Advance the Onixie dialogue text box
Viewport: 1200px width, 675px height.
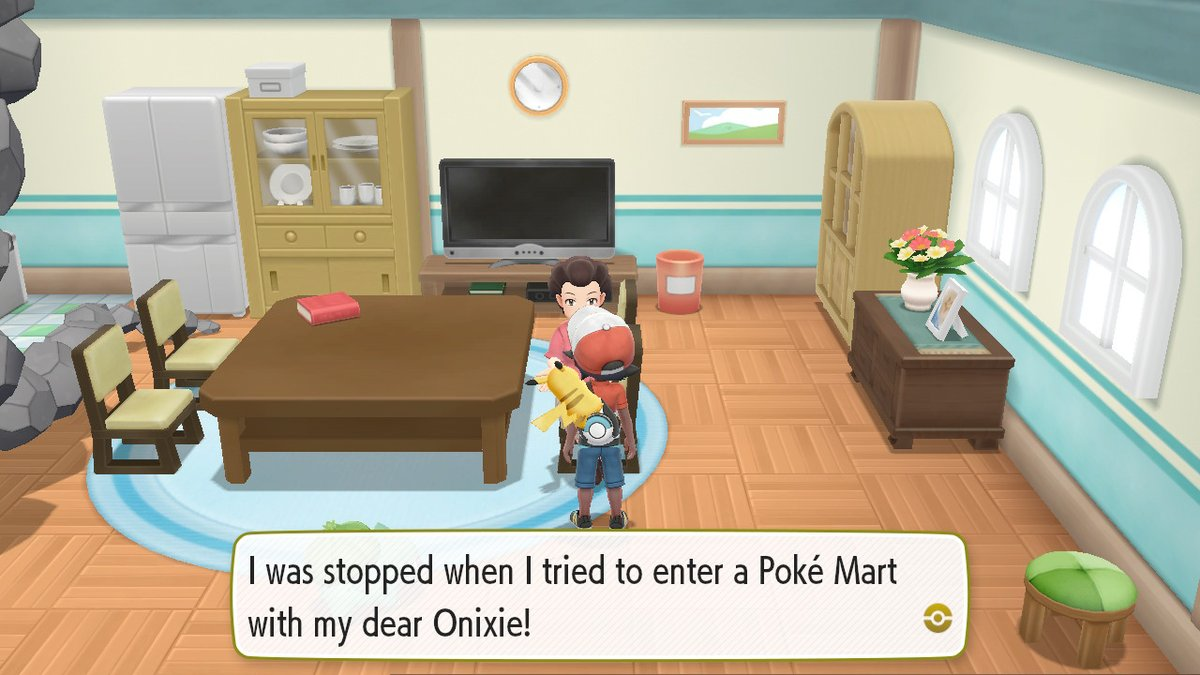(x=600, y=597)
